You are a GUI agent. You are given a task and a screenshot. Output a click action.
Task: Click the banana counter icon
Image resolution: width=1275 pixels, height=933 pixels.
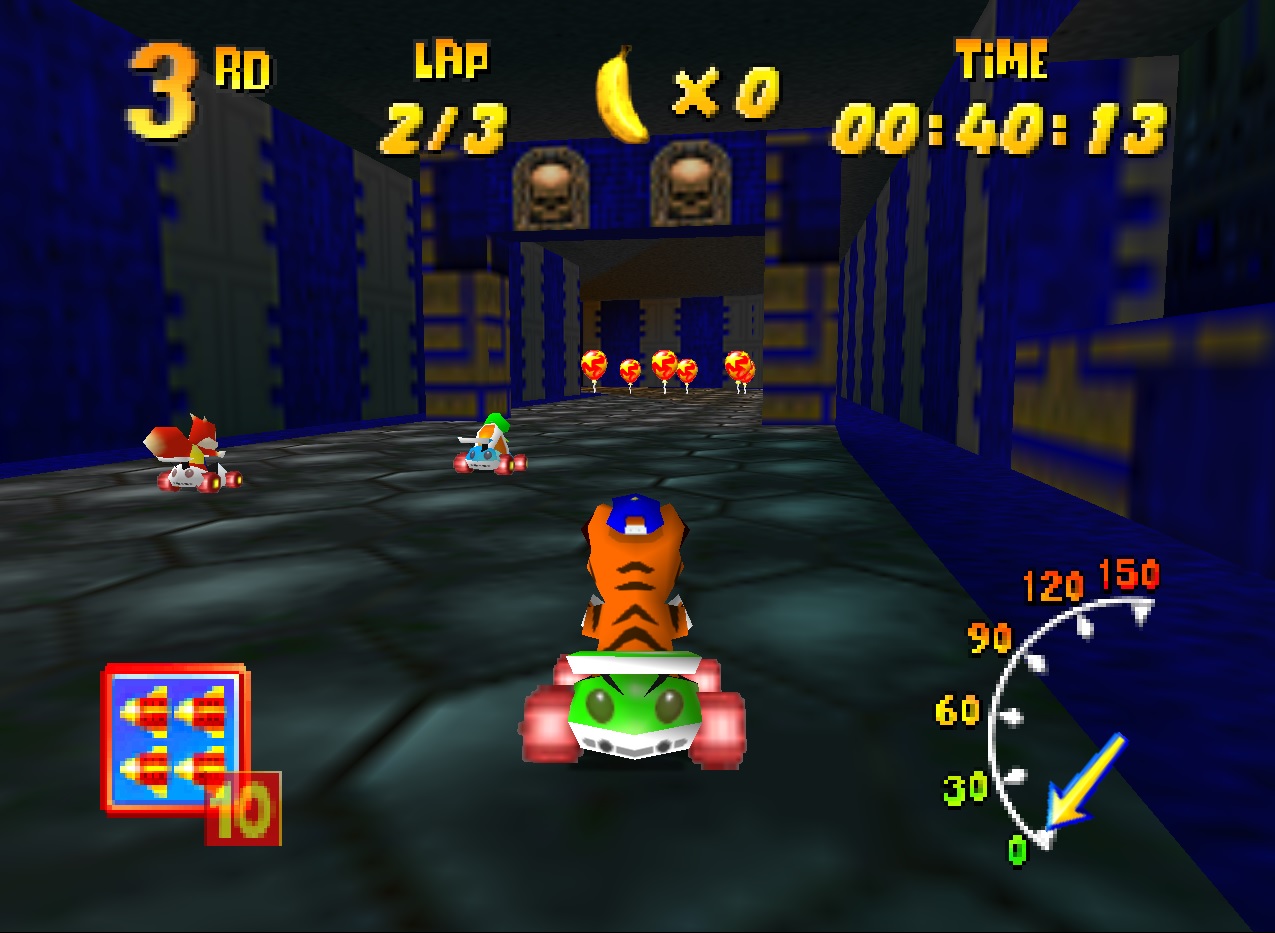click(x=622, y=95)
